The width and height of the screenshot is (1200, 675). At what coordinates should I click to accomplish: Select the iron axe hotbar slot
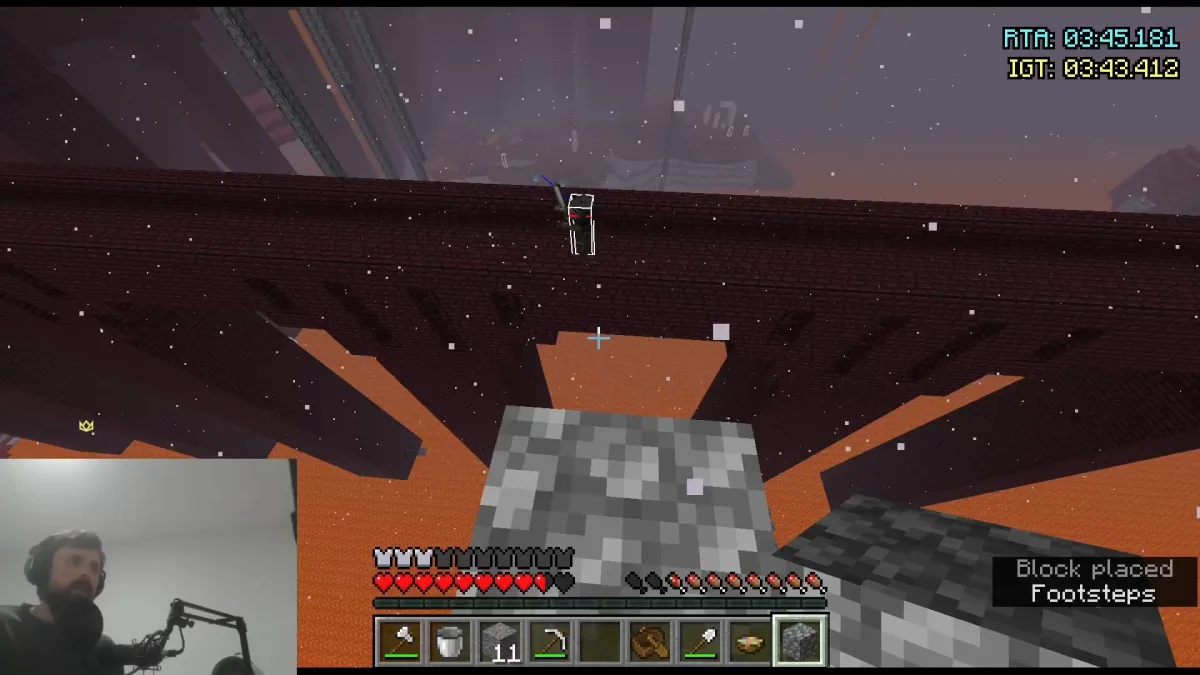400,641
